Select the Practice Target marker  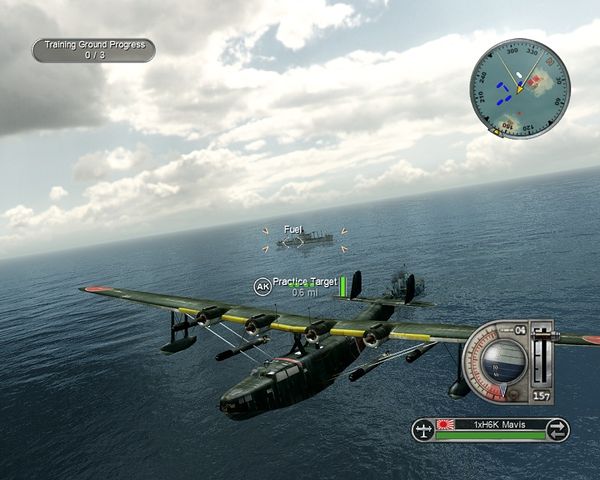pyautogui.click(x=304, y=283)
